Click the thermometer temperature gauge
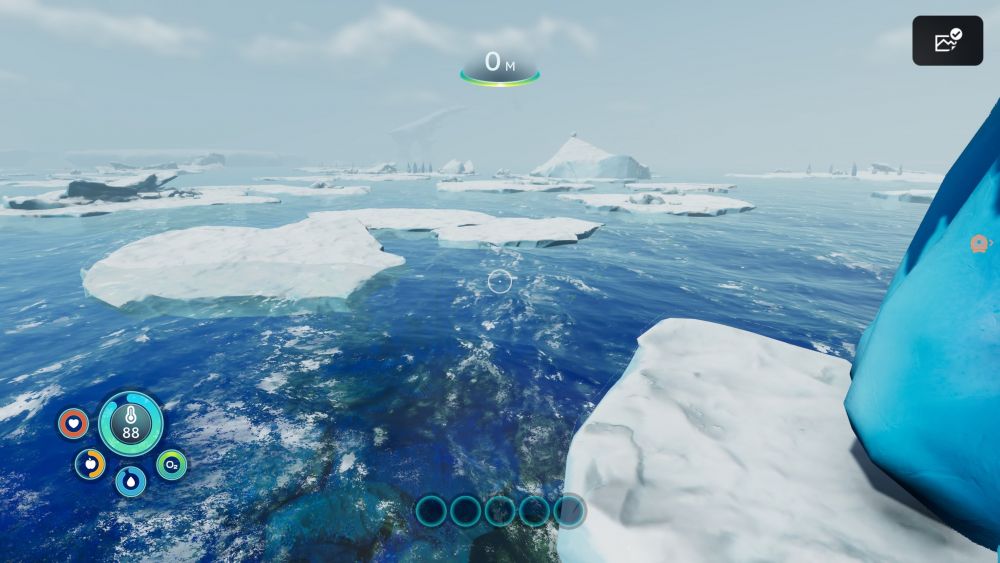Viewport: 1000px width, 563px height. 131,423
